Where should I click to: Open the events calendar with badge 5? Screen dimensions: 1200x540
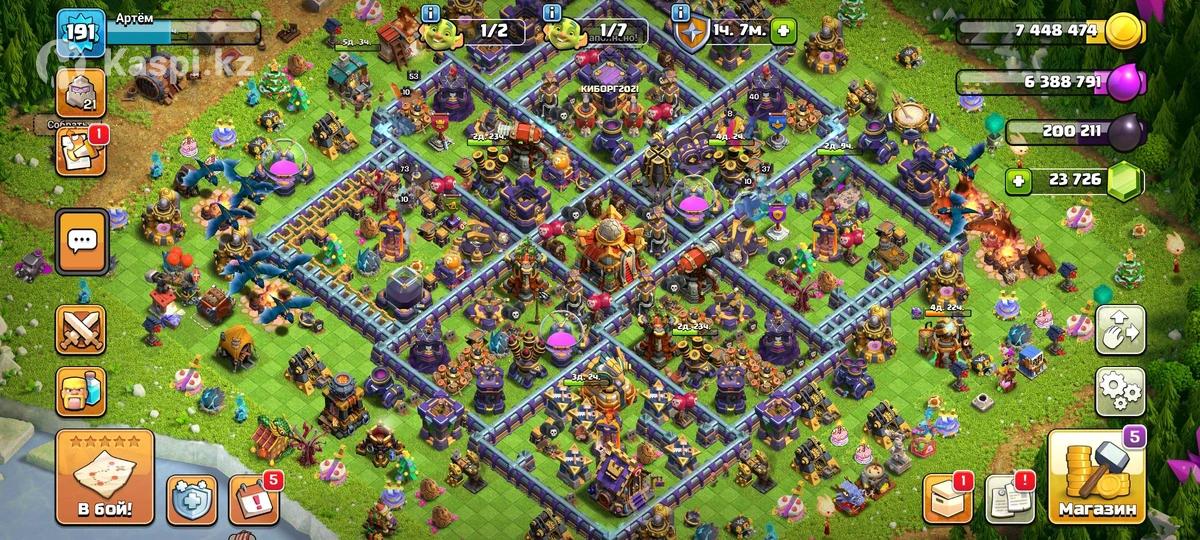(252, 498)
